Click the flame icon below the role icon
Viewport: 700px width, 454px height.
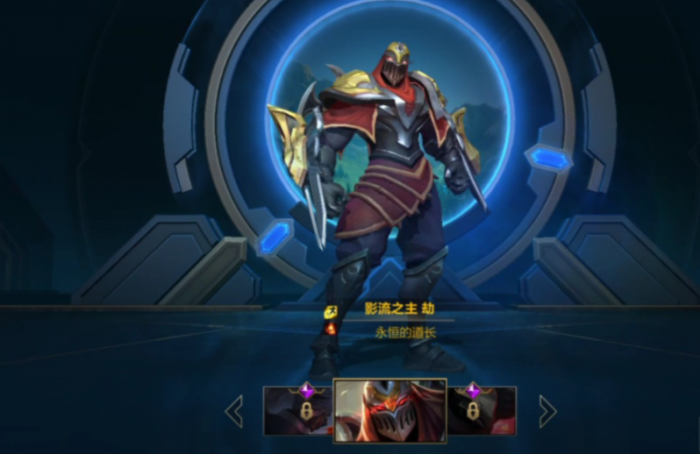tap(330, 329)
